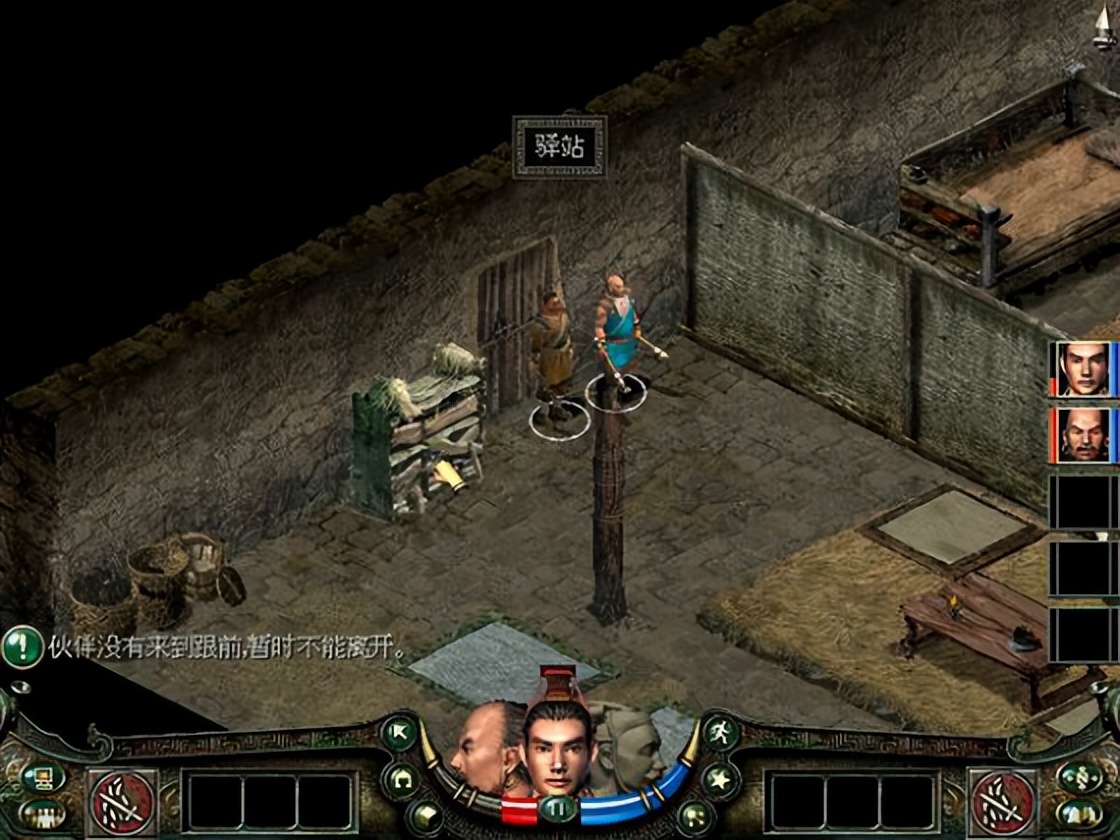Select the mustached companion party portrait
The width and height of the screenshot is (1120, 840).
(x=1084, y=435)
